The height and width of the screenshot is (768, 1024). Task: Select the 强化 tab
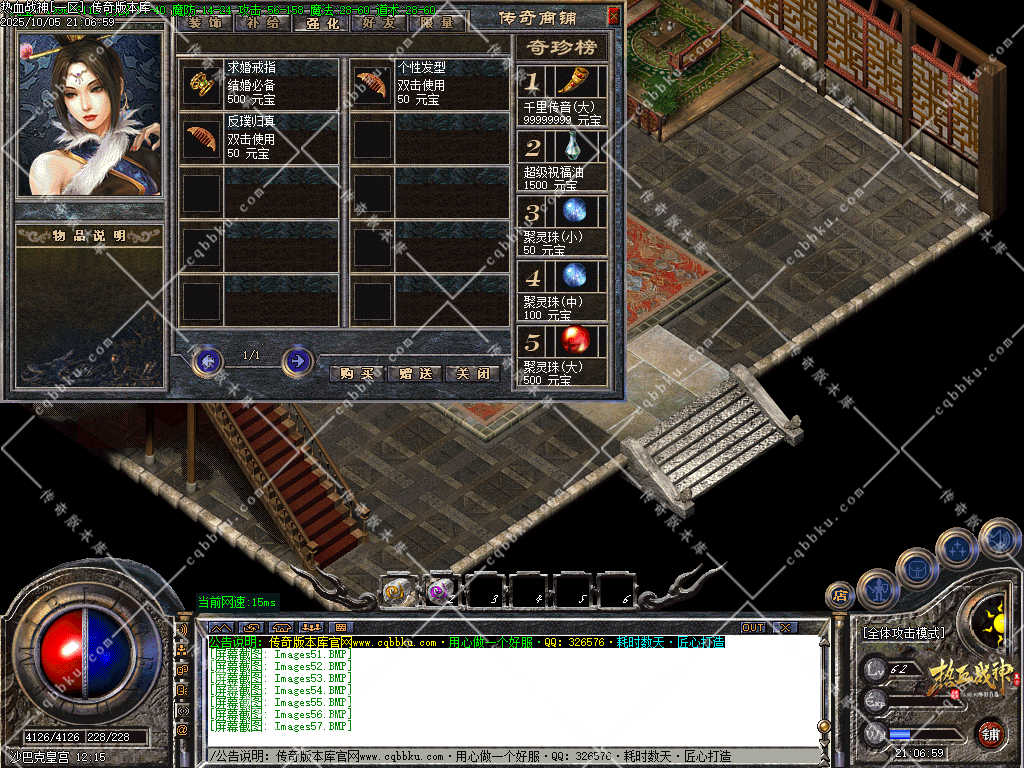pyautogui.click(x=321, y=22)
